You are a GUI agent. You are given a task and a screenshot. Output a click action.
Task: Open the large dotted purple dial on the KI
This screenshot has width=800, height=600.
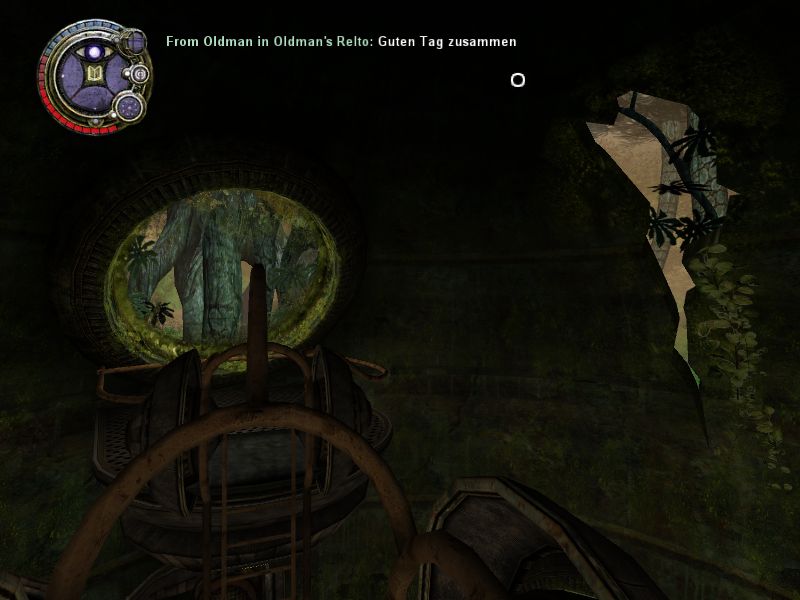pos(130,106)
